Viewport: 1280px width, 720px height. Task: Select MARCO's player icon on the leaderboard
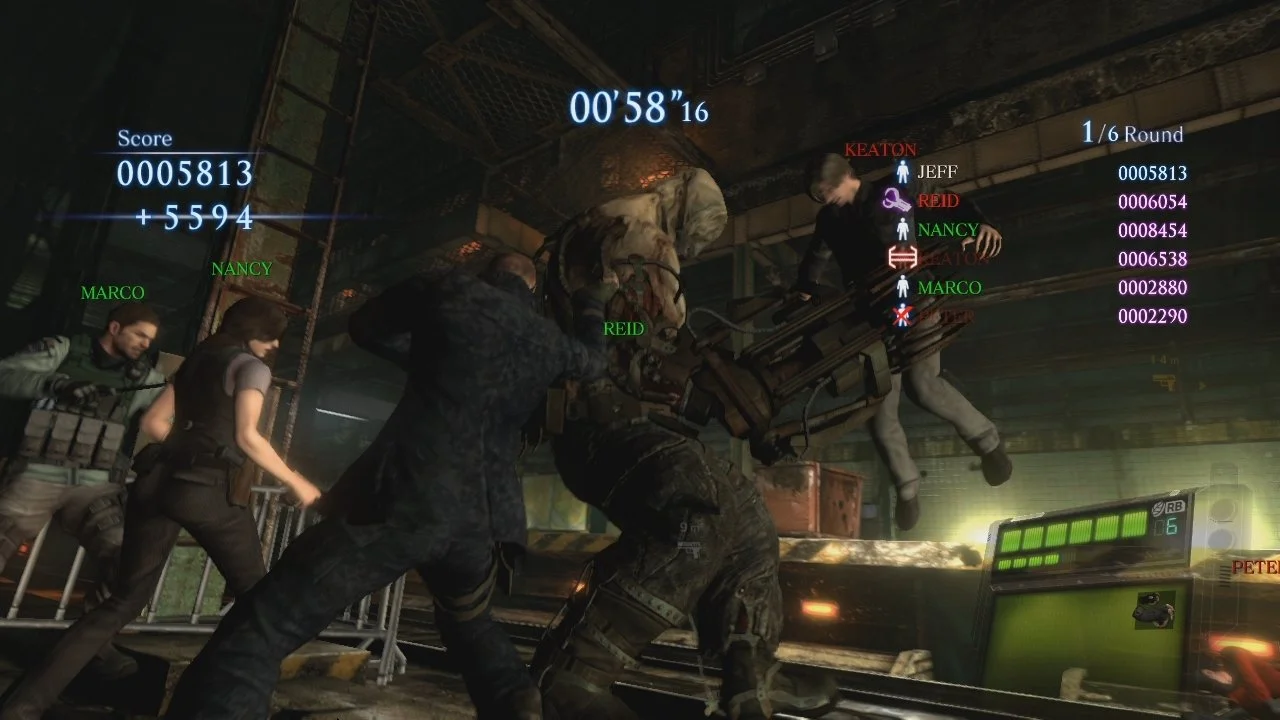point(902,286)
